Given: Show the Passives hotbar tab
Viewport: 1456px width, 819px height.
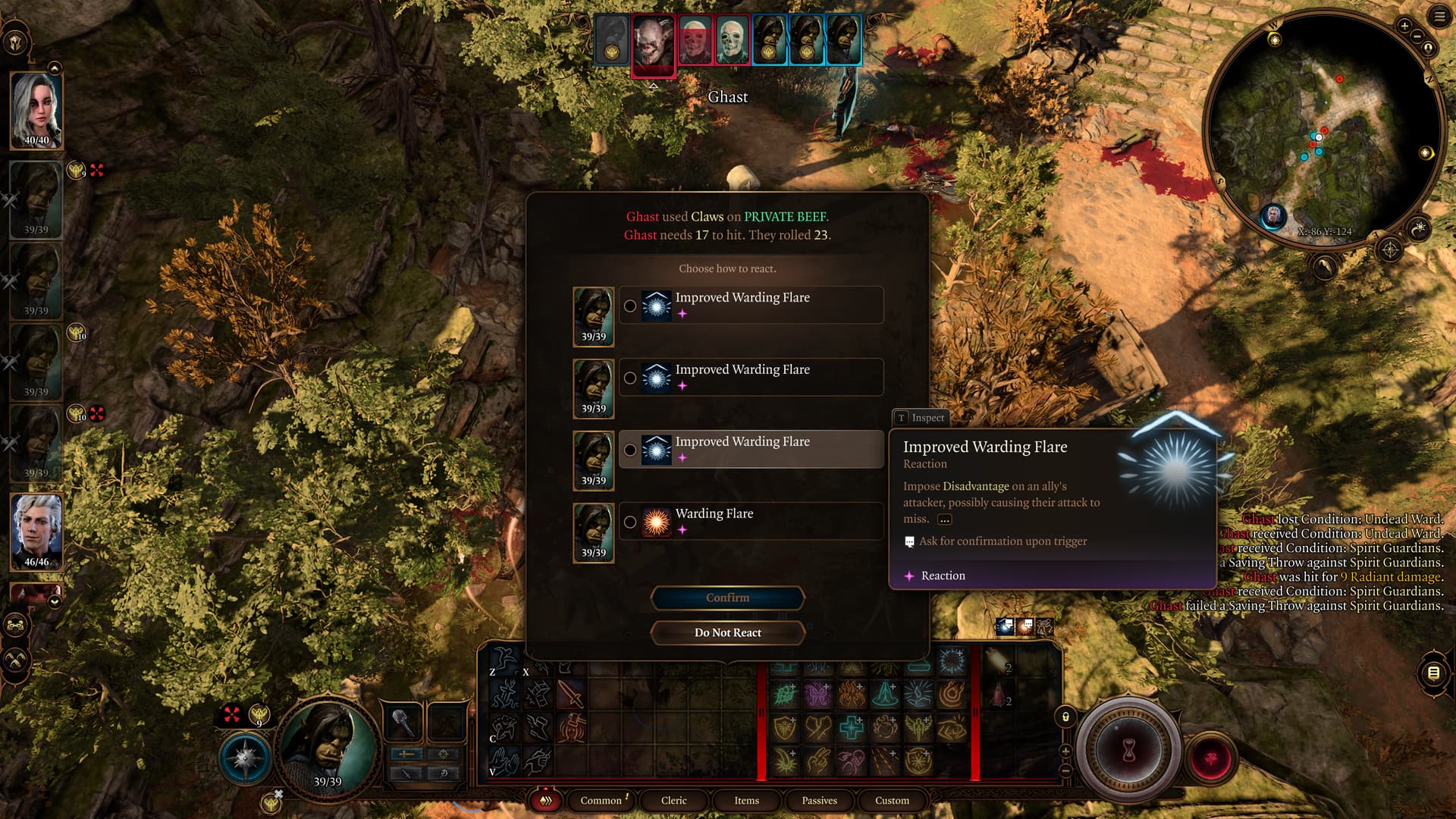Looking at the screenshot, I should [819, 800].
